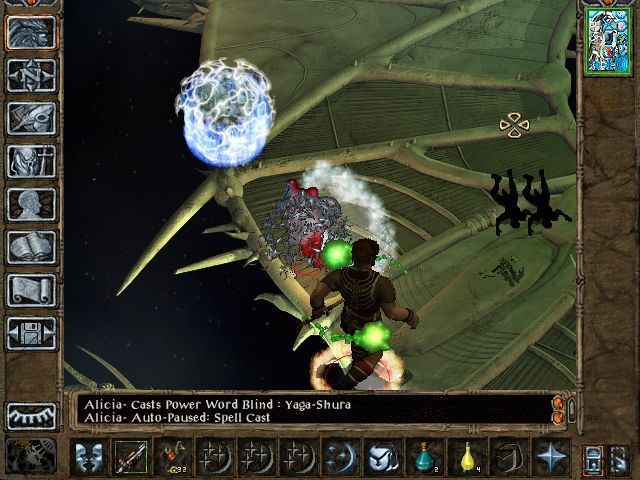Show the character record with the bust icon
Image resolution: width=640 pixels, height=480 pixels.
[31, 204]
